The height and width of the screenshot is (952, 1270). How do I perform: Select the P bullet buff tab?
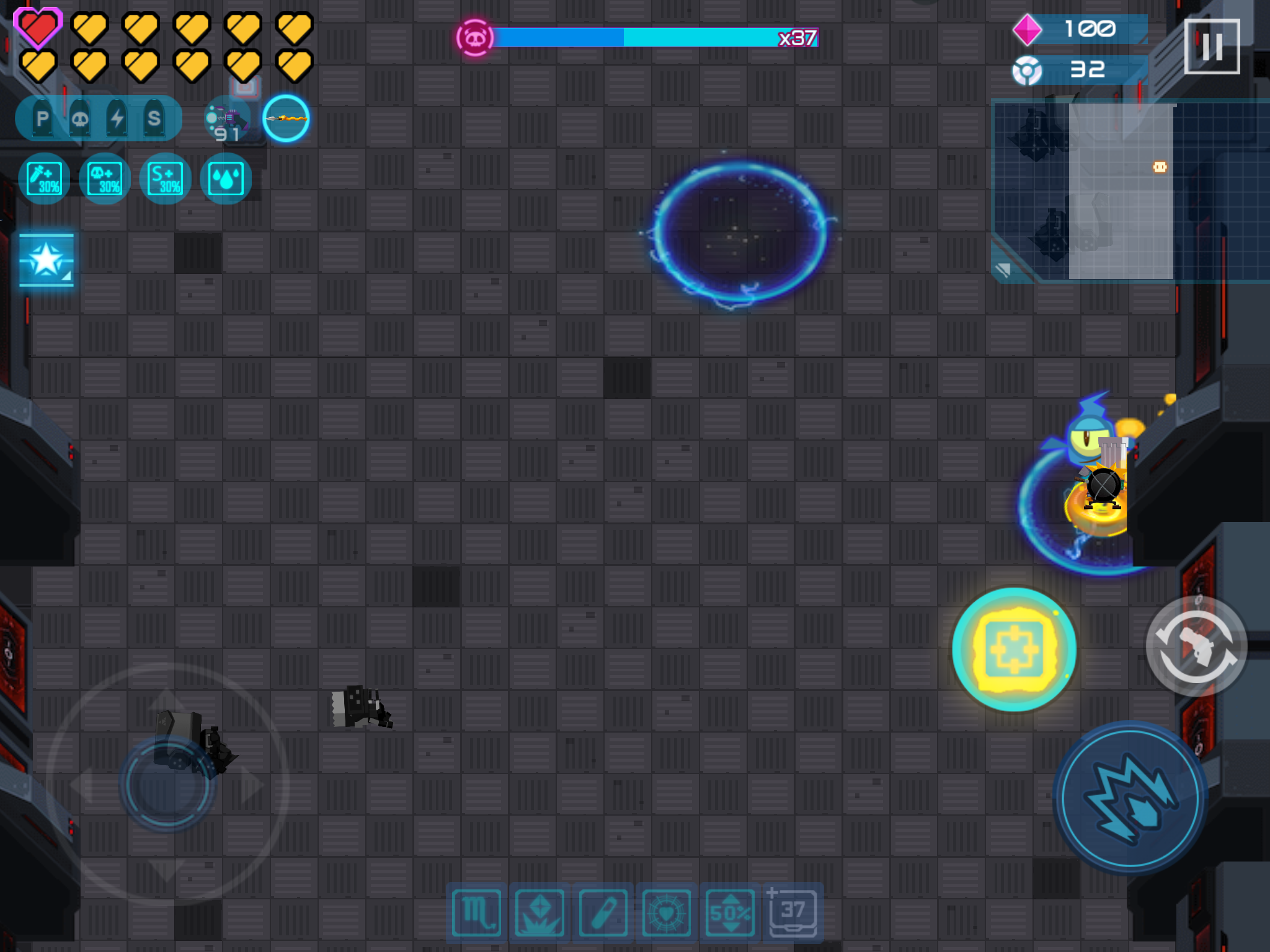pos(42,118)
